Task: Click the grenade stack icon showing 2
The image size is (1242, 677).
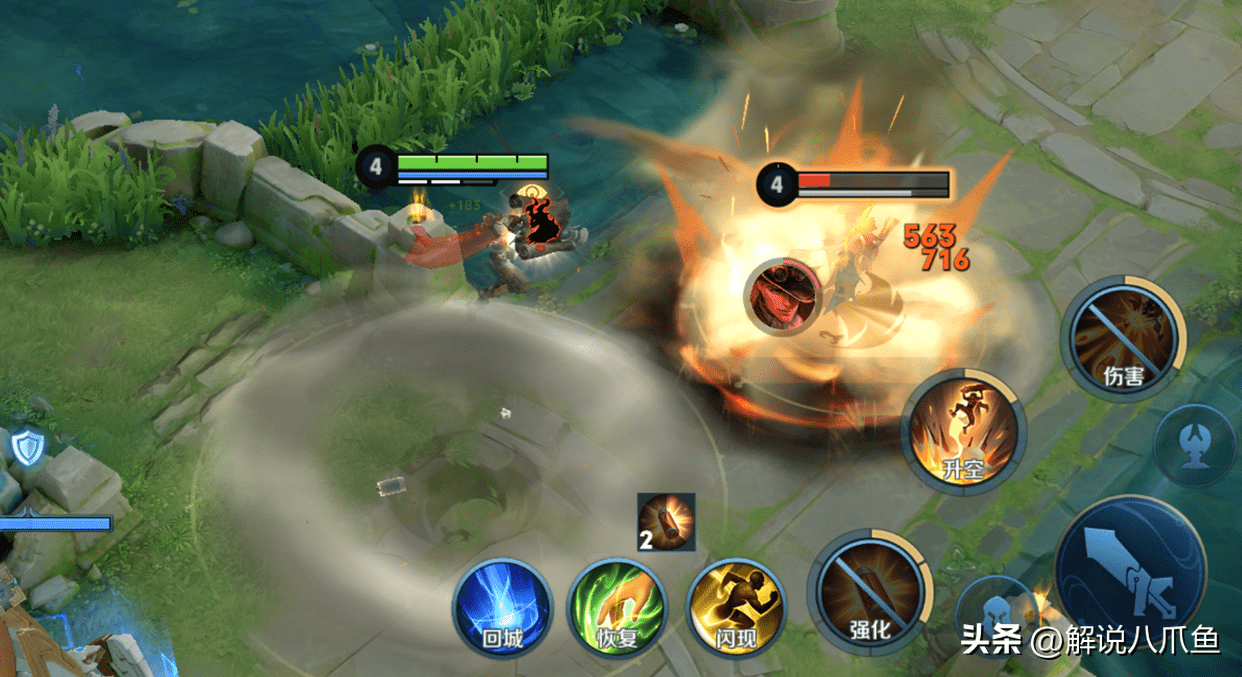Action: pos(666,522)
